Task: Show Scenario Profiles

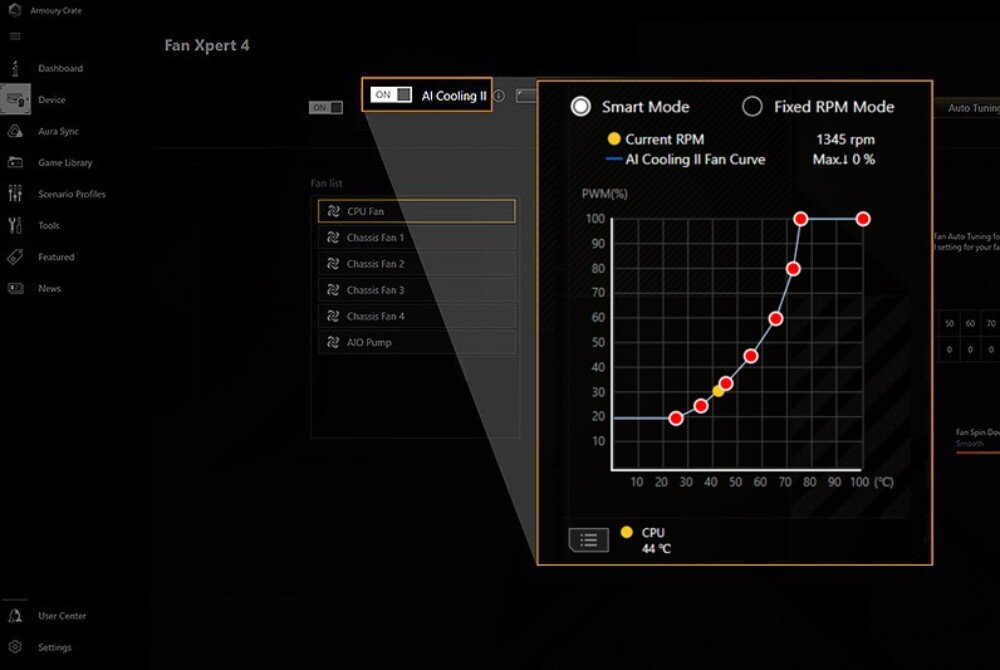Action: [71, 194]
